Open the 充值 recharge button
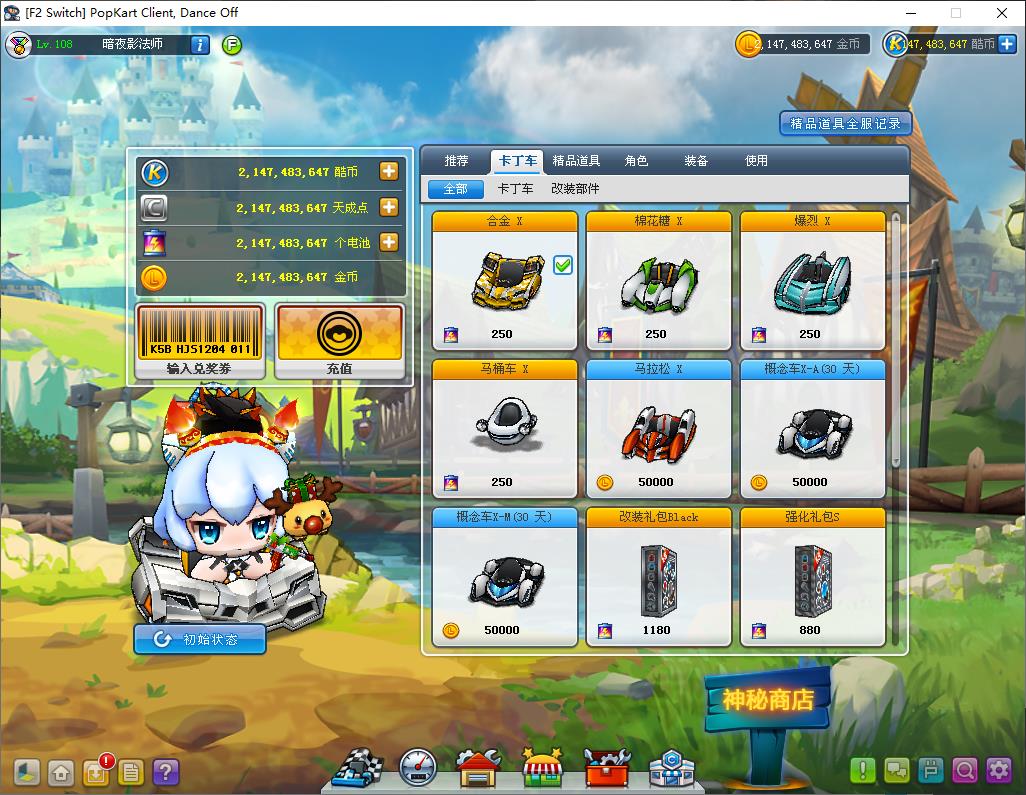Image resolution: width=1026 pixels, height=795 pixels. [339, 342]
